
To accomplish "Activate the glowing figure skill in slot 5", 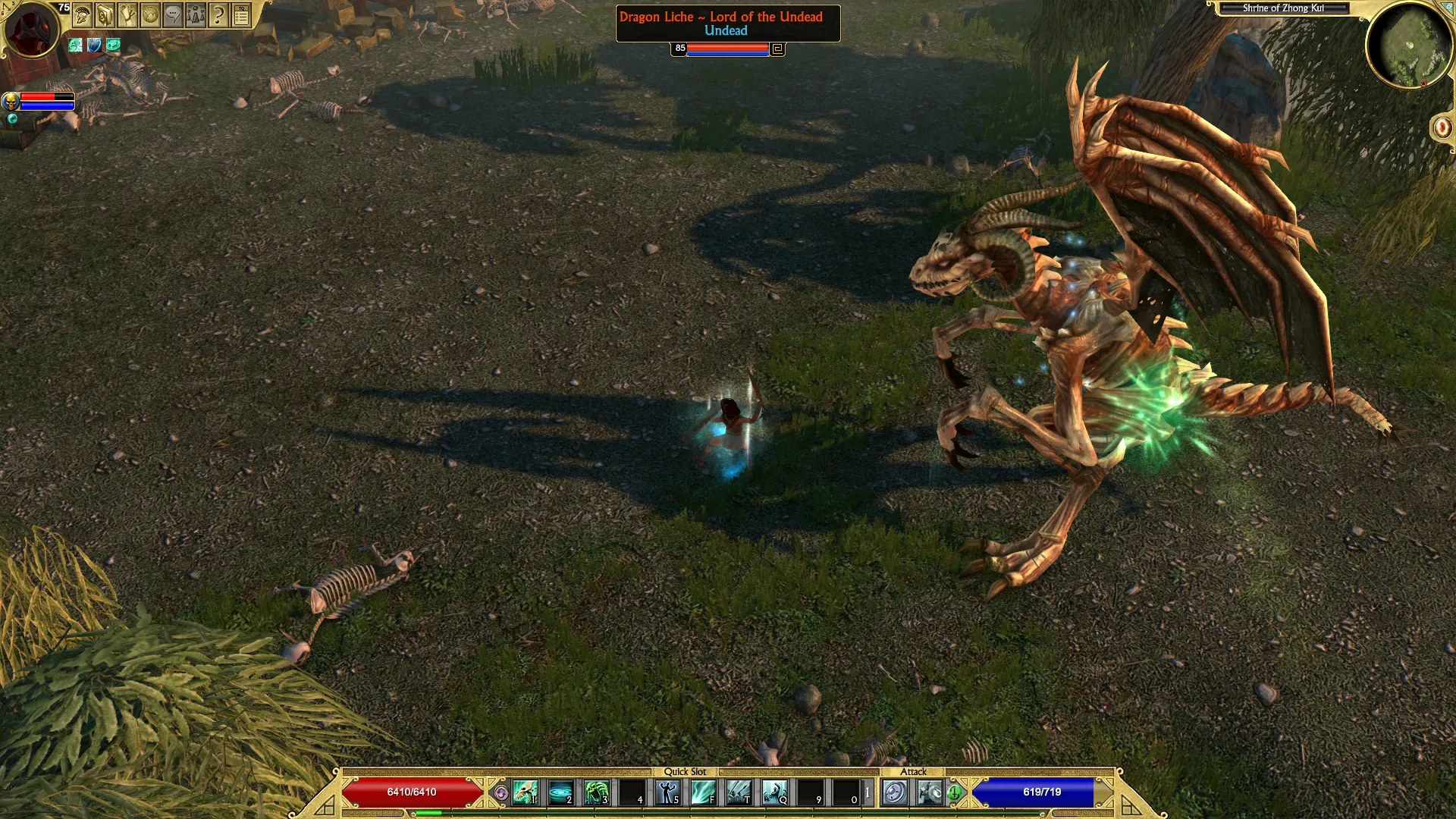I will point(667,793).
